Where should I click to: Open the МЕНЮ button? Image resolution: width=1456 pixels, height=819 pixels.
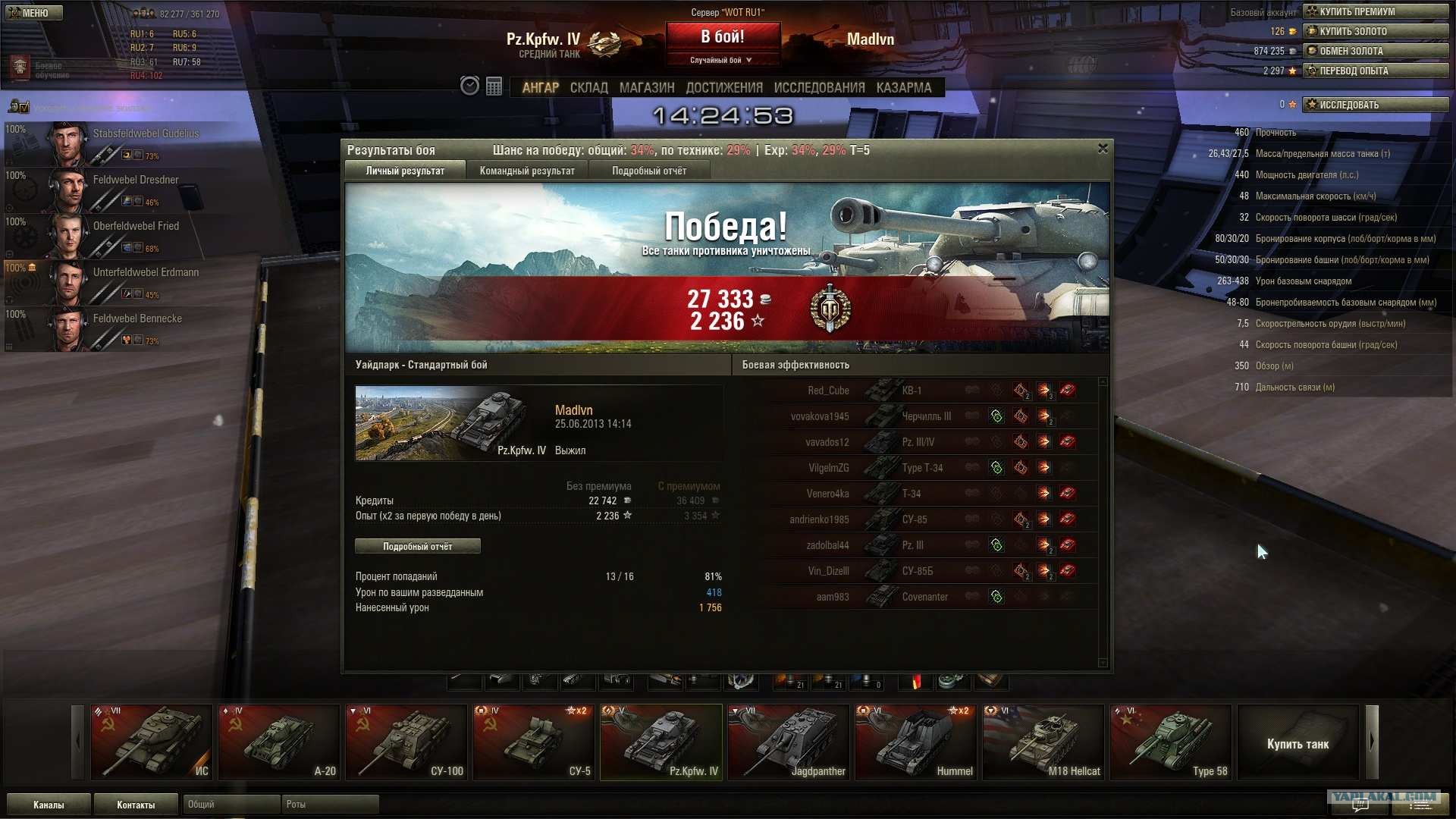(34, 13)
